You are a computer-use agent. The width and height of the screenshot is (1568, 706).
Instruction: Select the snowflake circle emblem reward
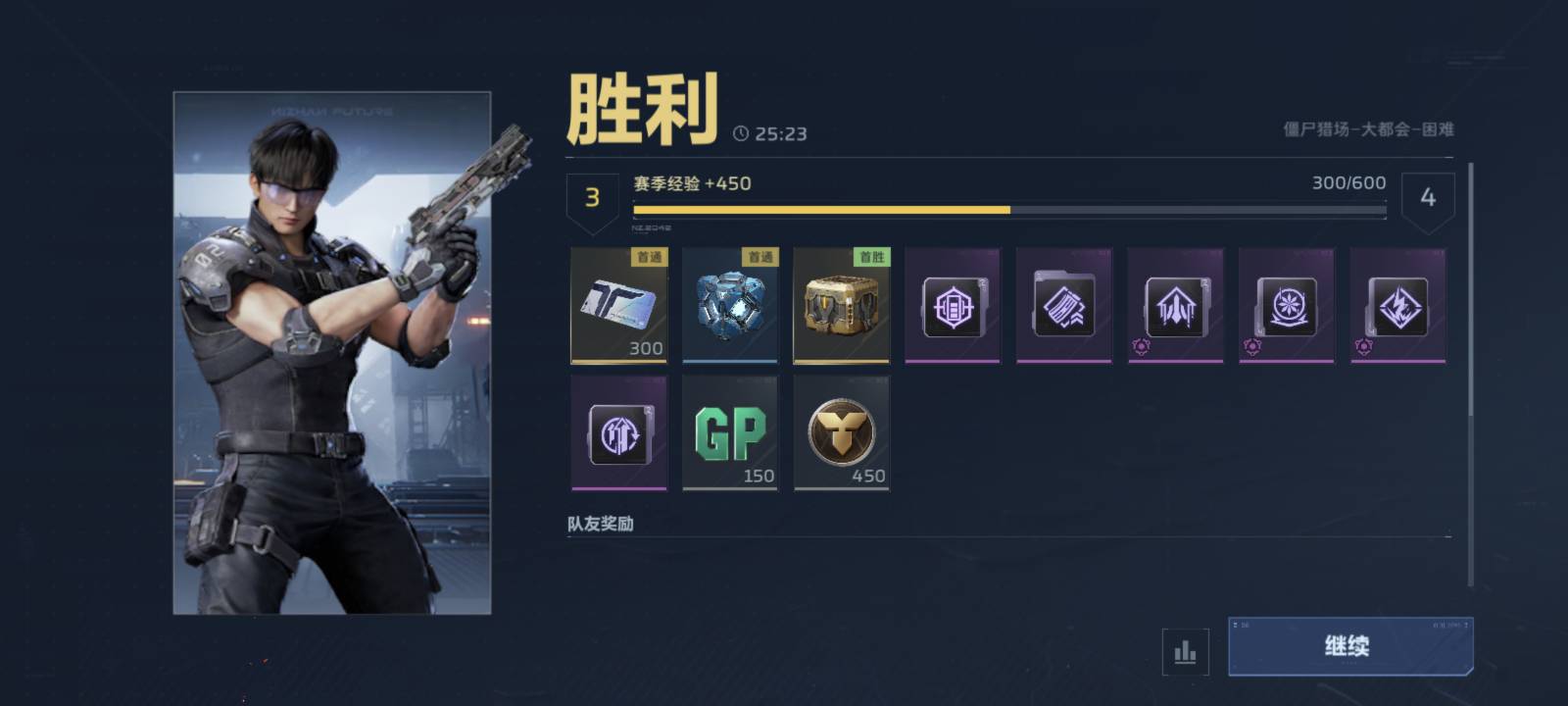click(1286, 306)
